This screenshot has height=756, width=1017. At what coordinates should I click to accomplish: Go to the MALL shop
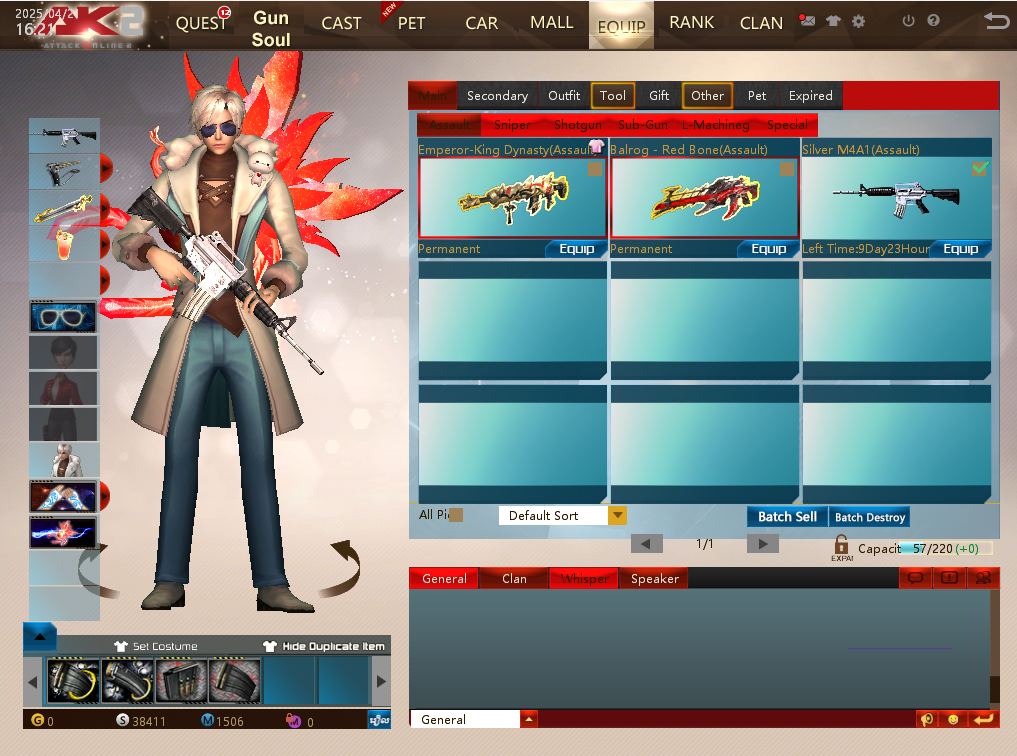[552, 22]
